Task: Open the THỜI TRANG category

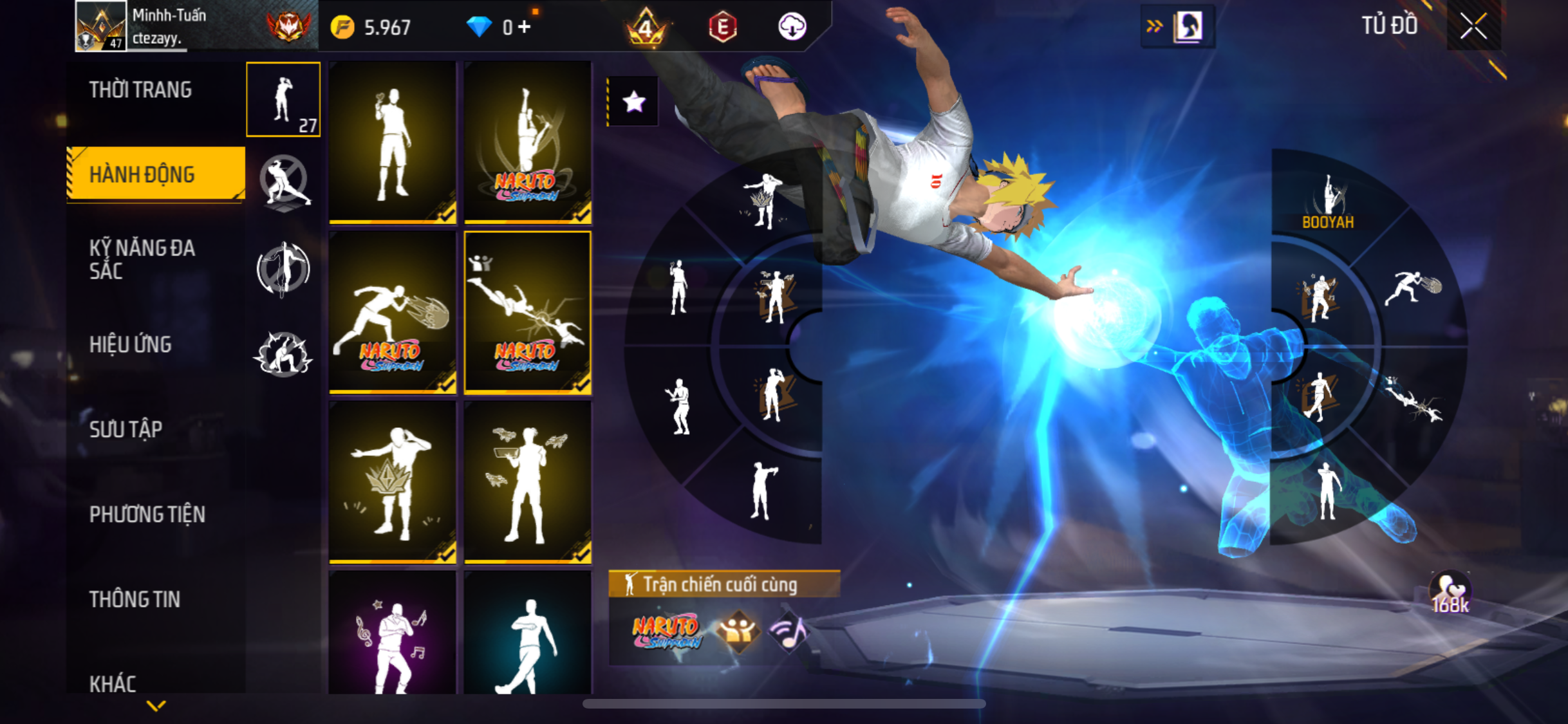Action: click(x=140, y=89)
